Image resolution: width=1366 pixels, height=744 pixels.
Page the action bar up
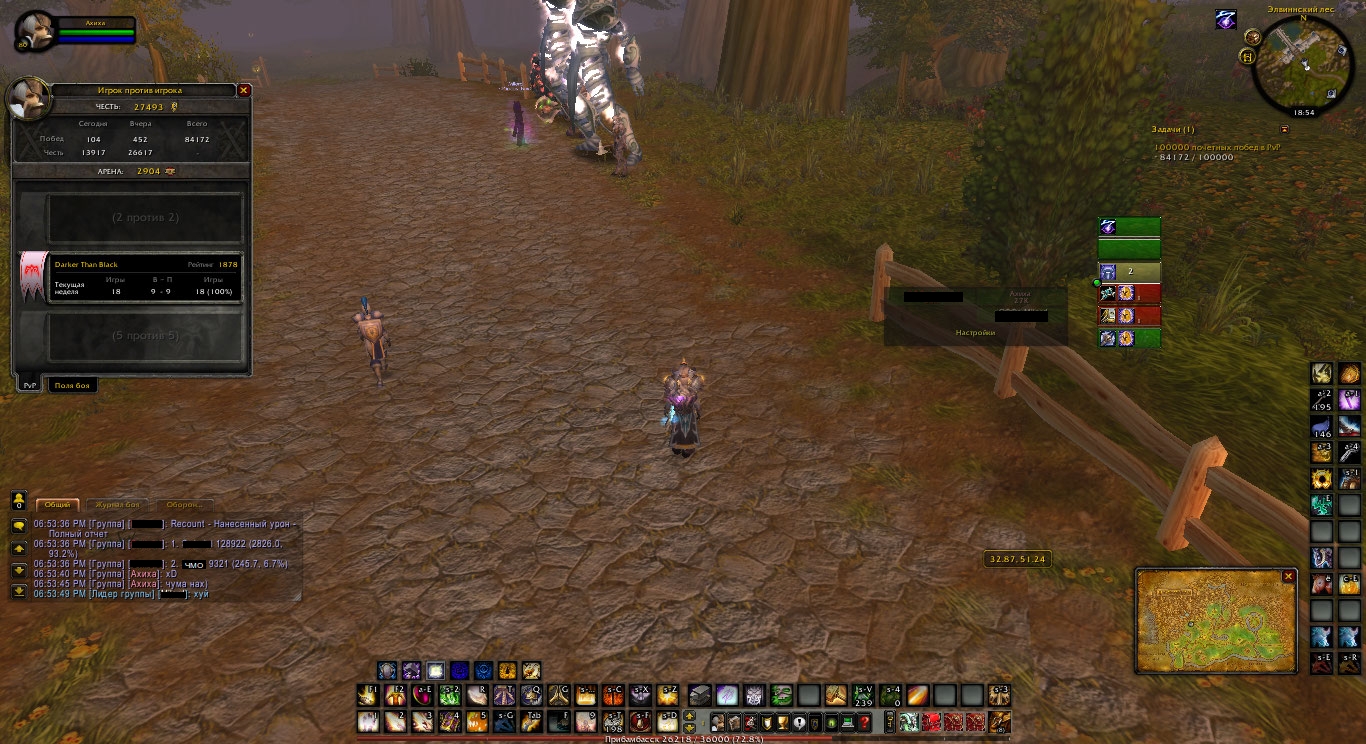(689, 716)
